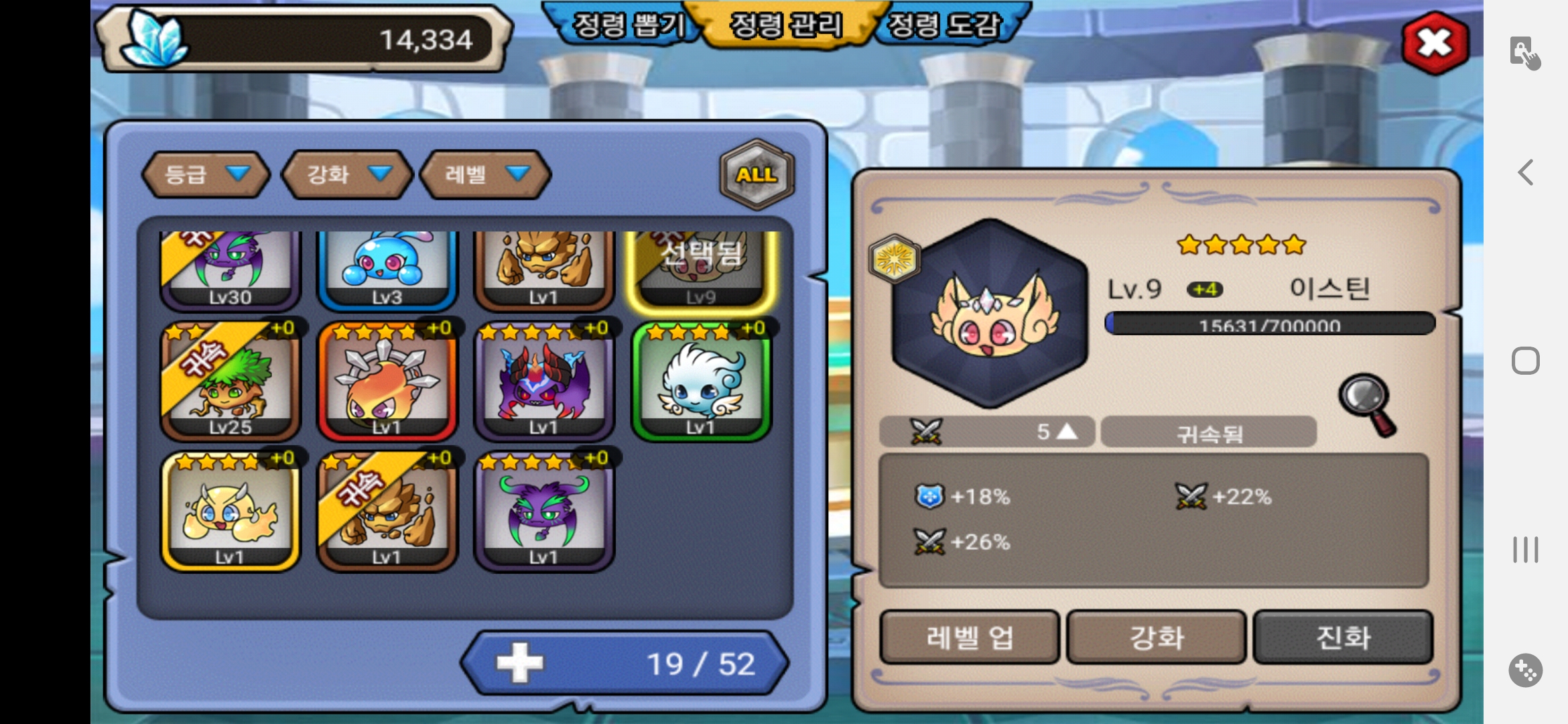The height and width of the screenshot is (724, 1568).
Task: Open the 레벨 sort dropdown
Action: [485, 174]
